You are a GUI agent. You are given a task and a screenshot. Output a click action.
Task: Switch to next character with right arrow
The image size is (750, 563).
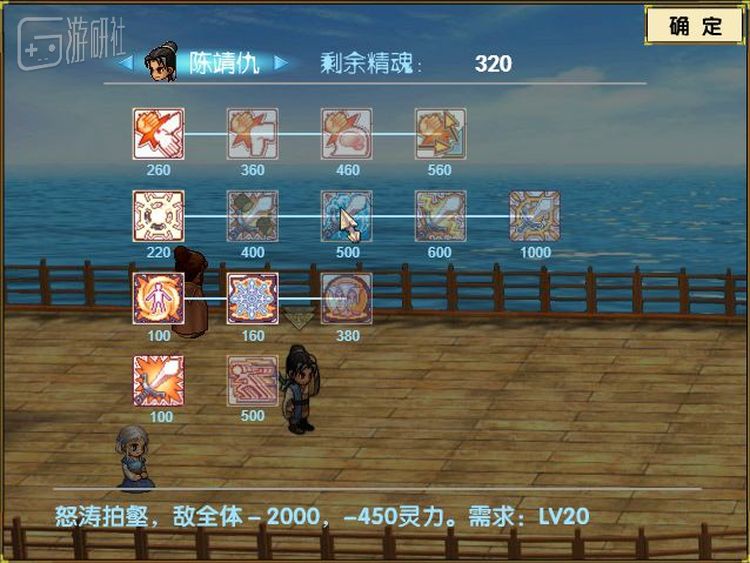pos(281,63)
